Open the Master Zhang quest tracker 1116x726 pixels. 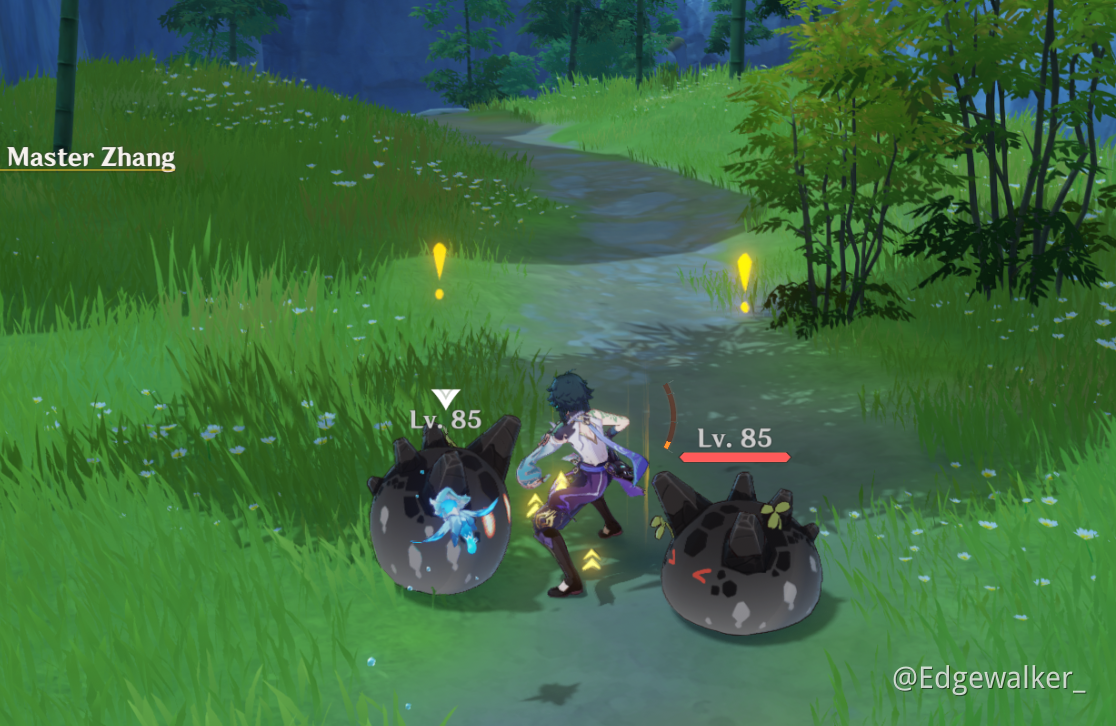[x=91, y=157]
